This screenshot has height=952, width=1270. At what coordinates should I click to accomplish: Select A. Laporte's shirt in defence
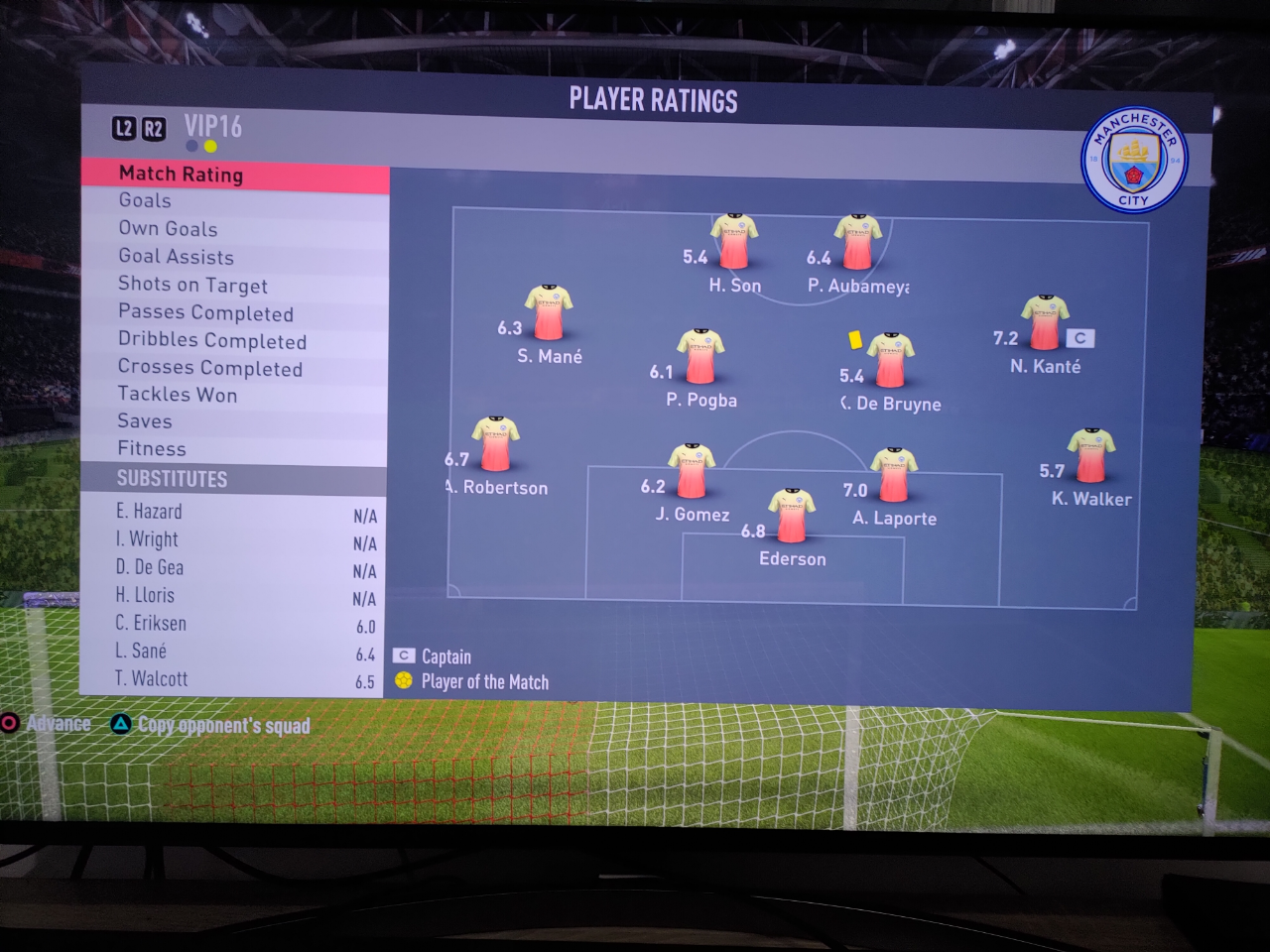893,474
